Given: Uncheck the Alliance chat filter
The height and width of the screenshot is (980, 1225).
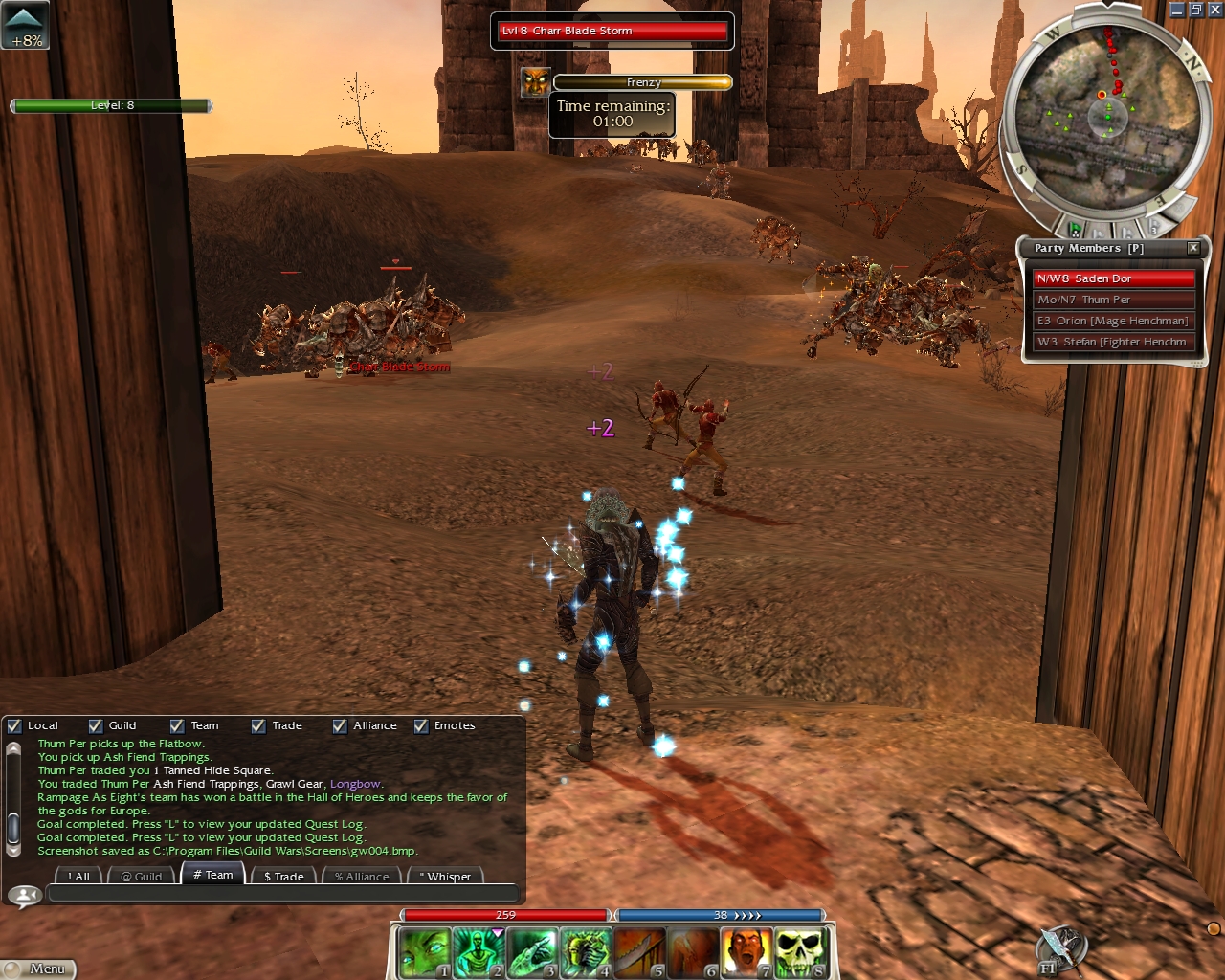Looking at the screenshot, I should pos(340,726).
